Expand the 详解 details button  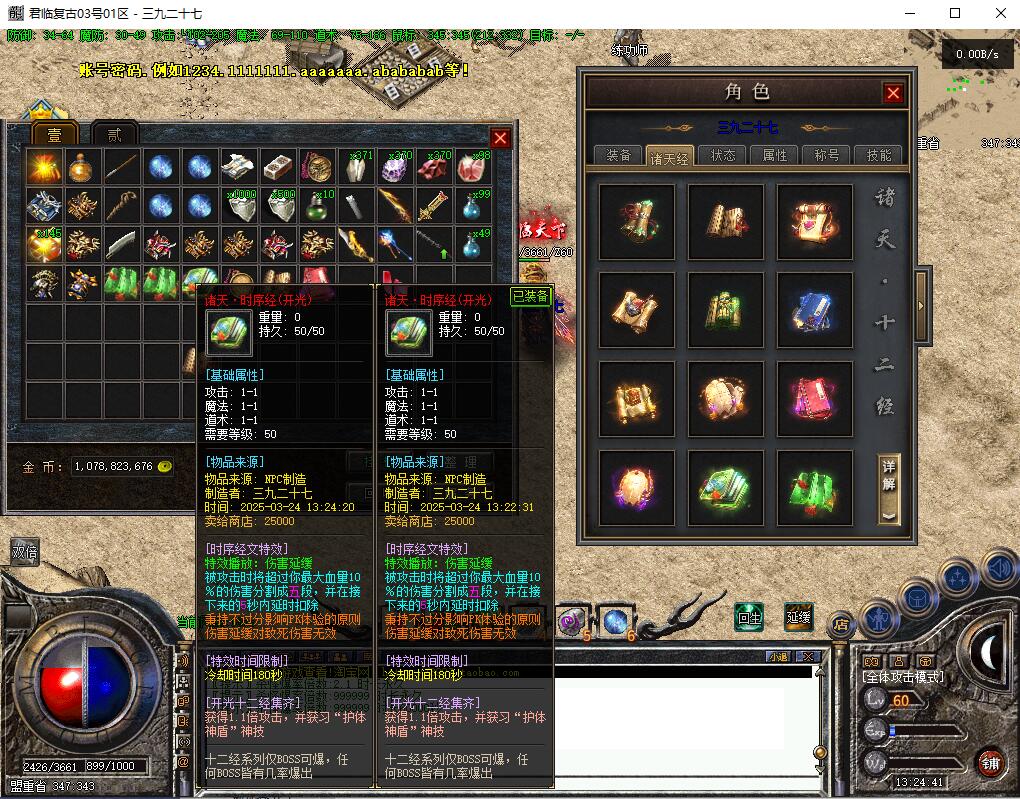(x=889, y=490)
